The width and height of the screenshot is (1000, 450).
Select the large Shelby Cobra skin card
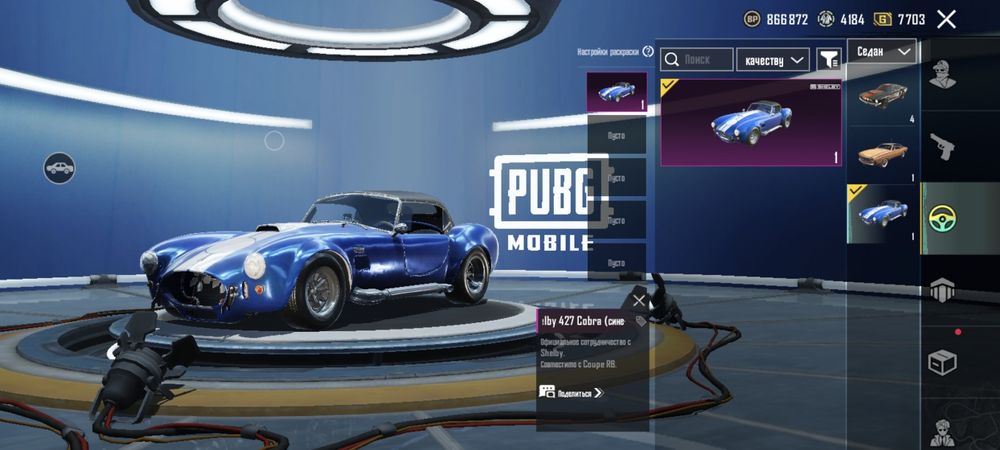click(x=751, y=123)
